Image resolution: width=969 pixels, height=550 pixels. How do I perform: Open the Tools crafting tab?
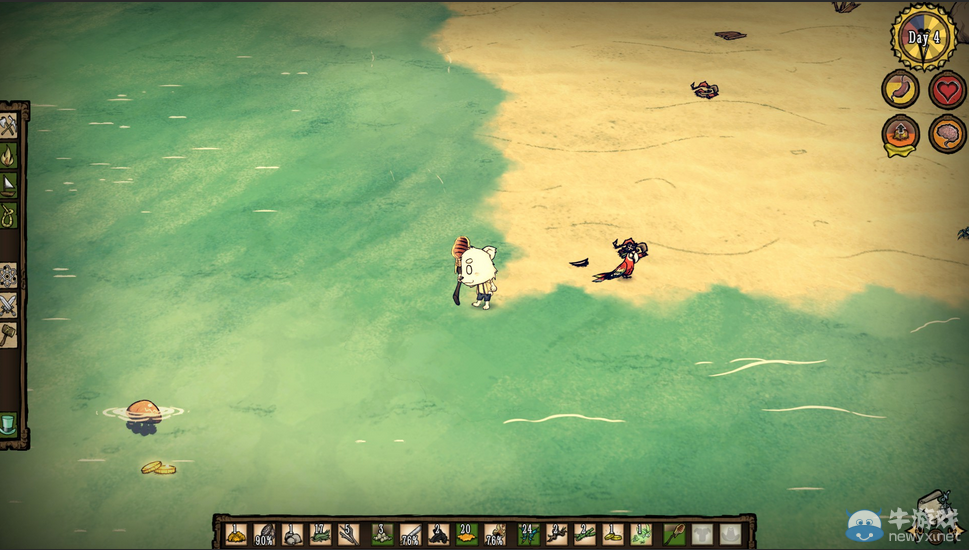pyautogui.click(x=9, y=126)
